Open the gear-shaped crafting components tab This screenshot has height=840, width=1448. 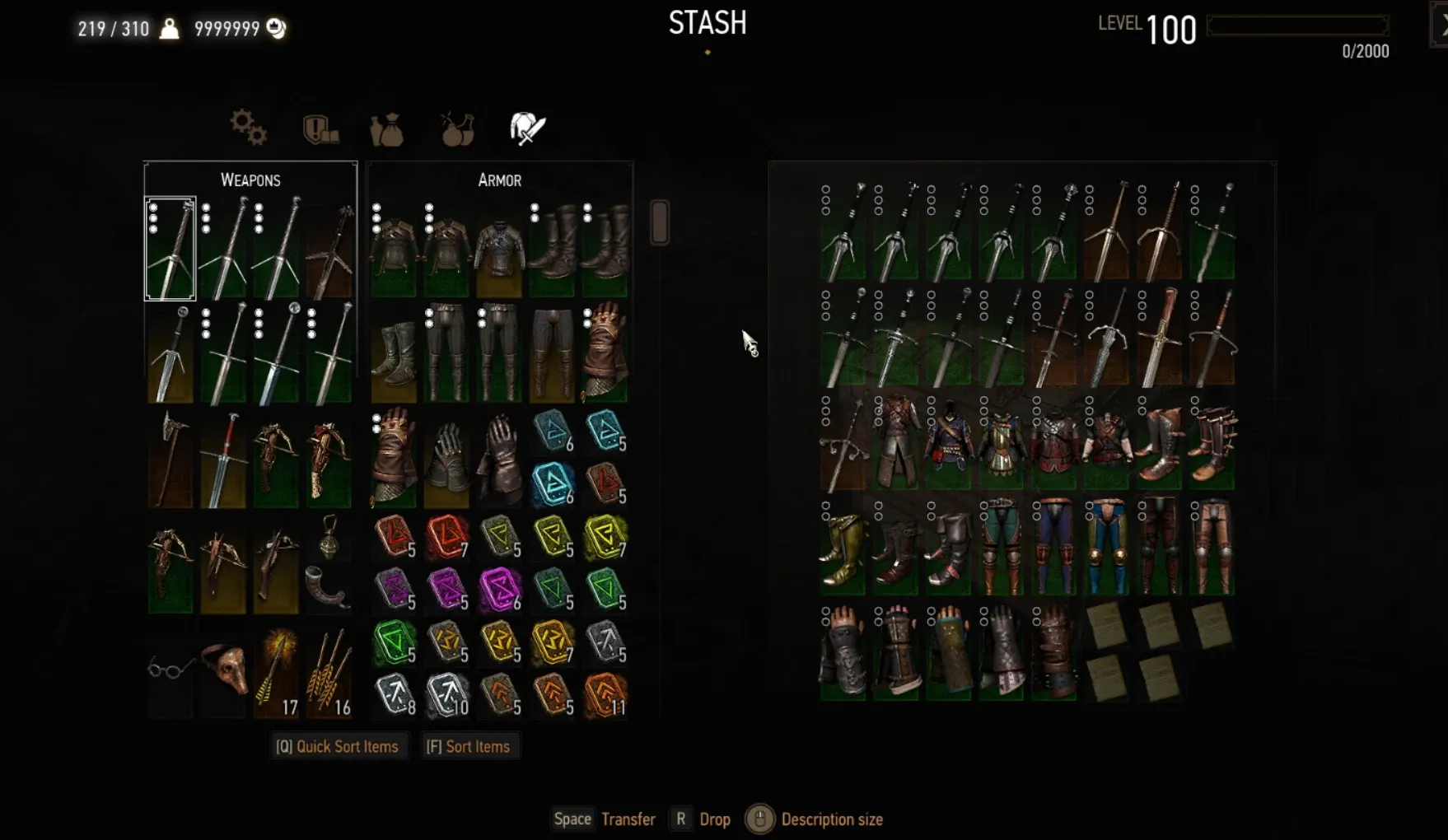click(248, 128)
